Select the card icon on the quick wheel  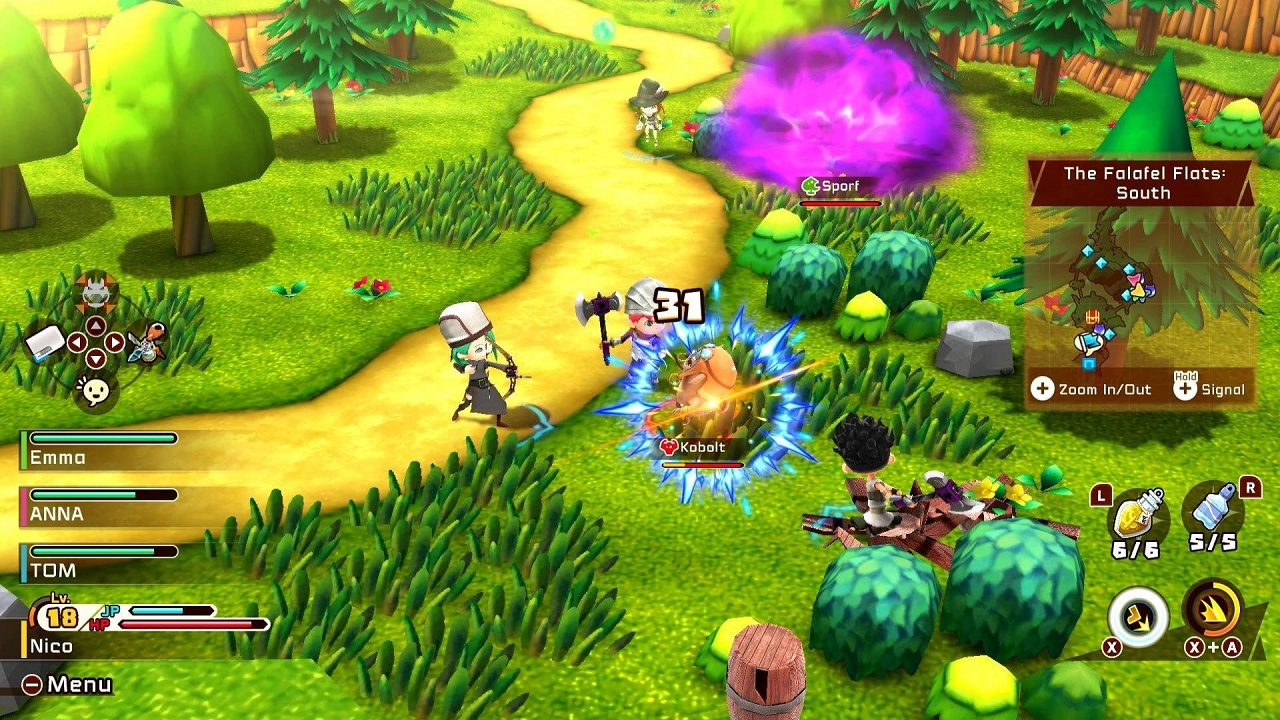[46, 343]
